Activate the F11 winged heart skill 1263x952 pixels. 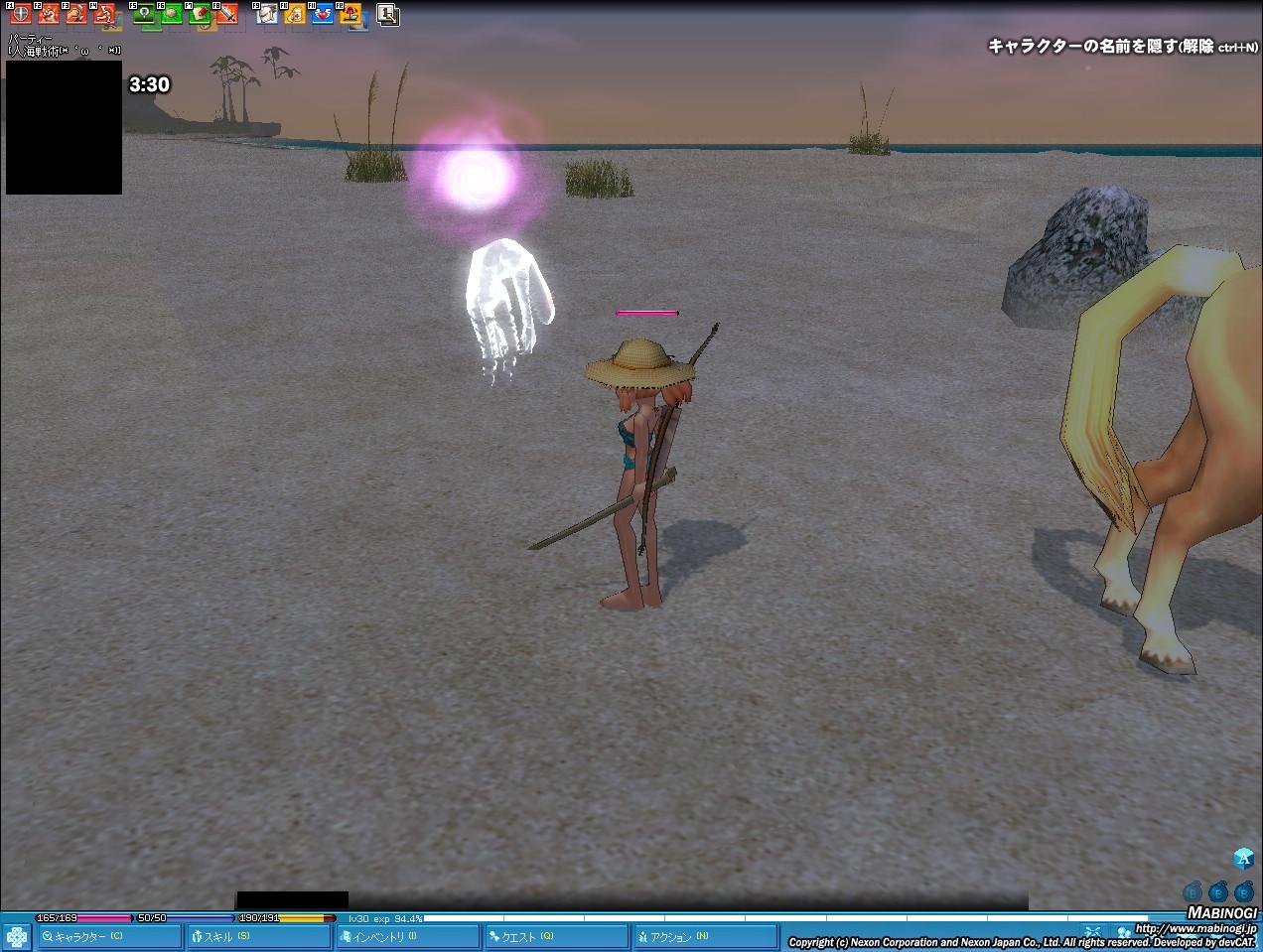click(x=323, y=14)
